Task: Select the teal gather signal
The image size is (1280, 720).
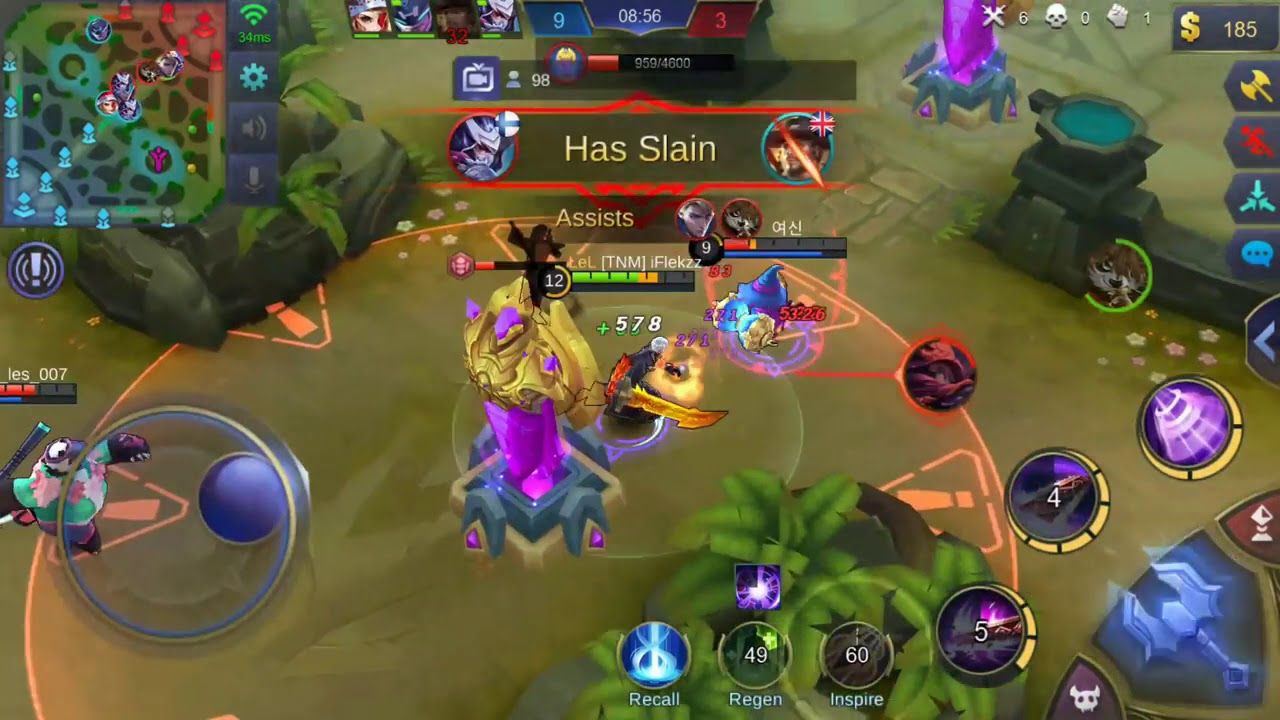Action: coord(1255,197)
